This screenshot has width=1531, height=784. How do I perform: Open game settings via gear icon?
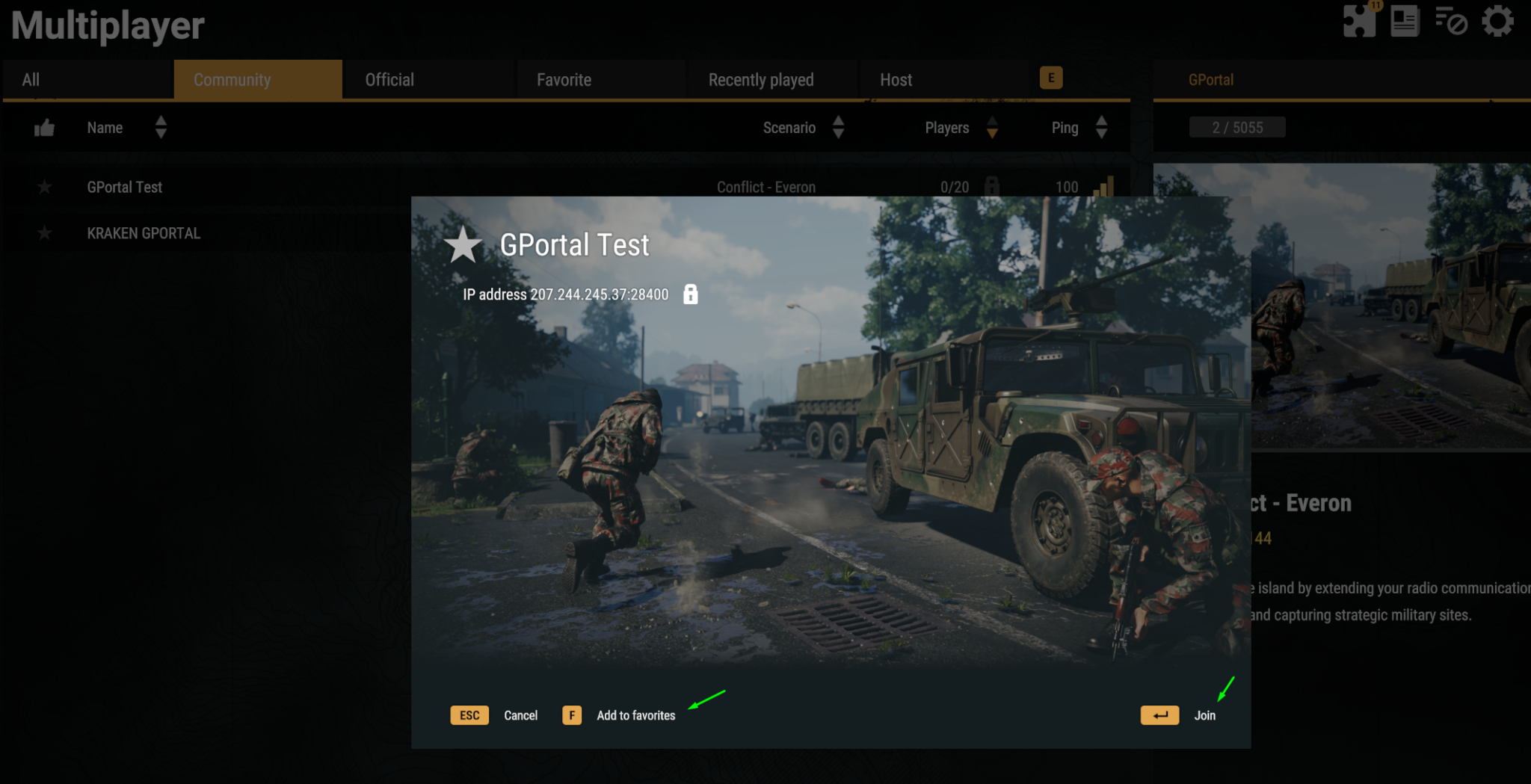pyautogui.click(x=1499, y=22)
